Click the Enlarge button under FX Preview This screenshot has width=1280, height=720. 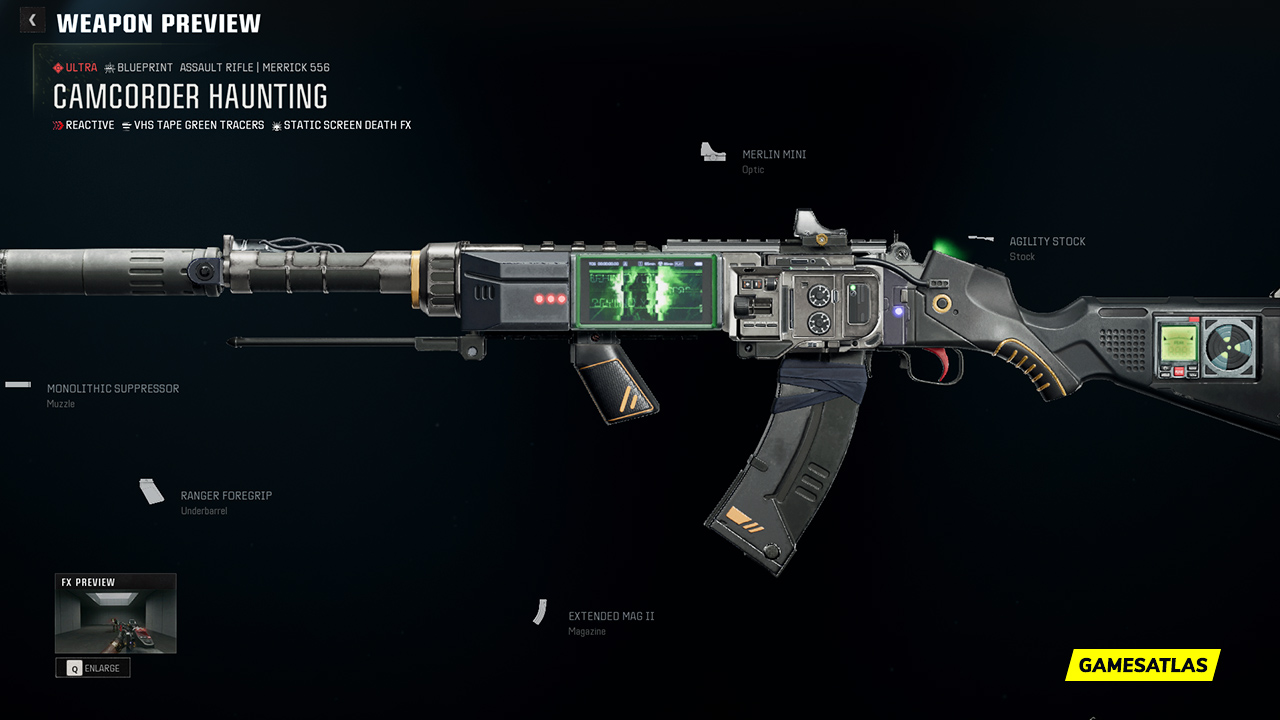pos(93,668)
